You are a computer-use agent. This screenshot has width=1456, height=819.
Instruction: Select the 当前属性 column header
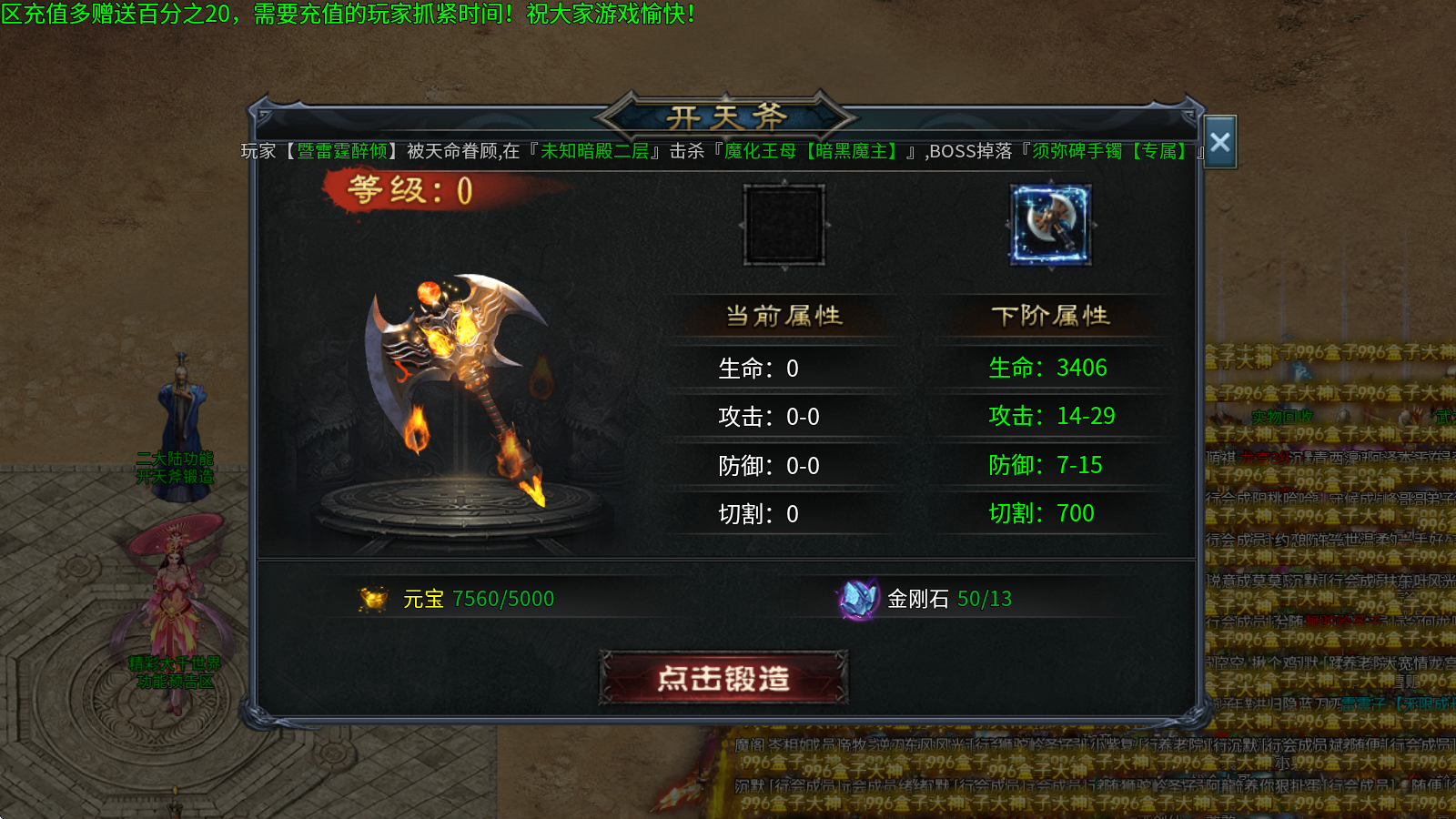tap(783, 314)
